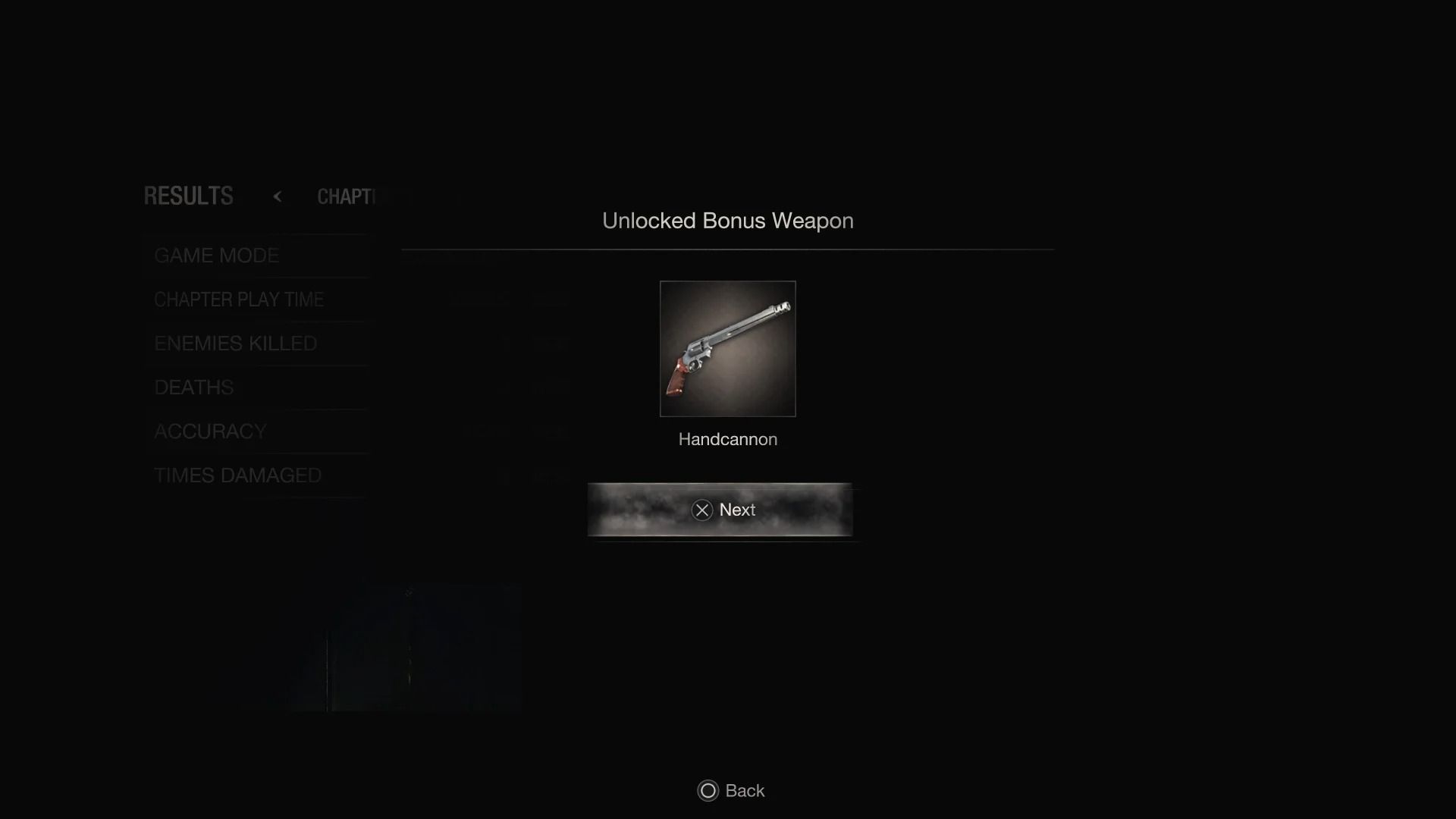Click the ENEMIES KILLED stat label
Viewport: 1456px width, 819px height.
tap(235, 344)
